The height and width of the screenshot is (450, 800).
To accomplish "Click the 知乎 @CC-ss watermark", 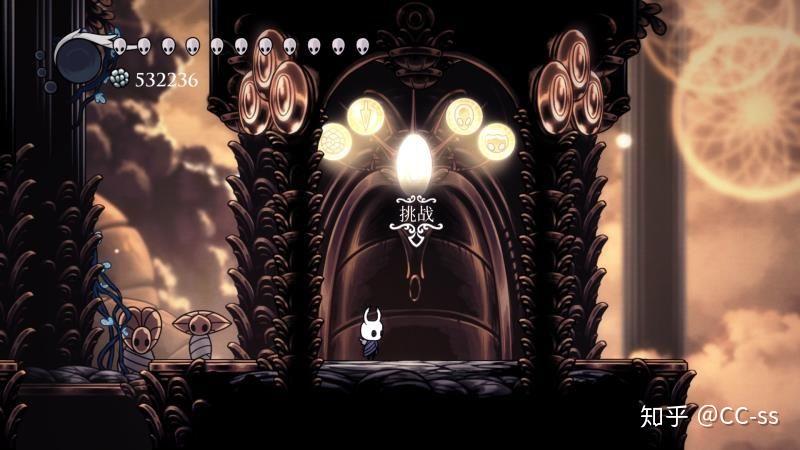I will (x=708, y=415).
